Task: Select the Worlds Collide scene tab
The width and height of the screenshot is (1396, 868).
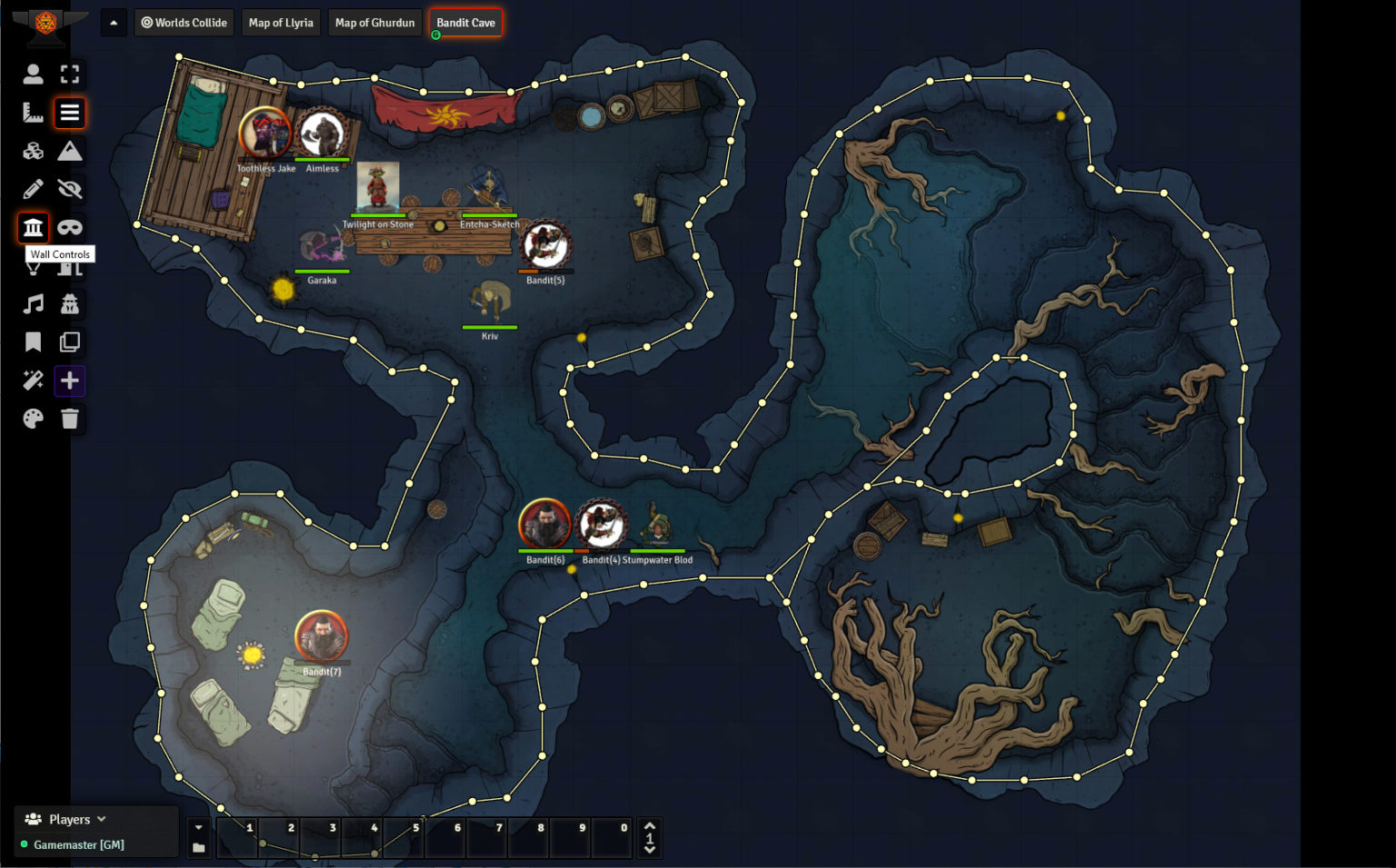Action: coord(184,23)
